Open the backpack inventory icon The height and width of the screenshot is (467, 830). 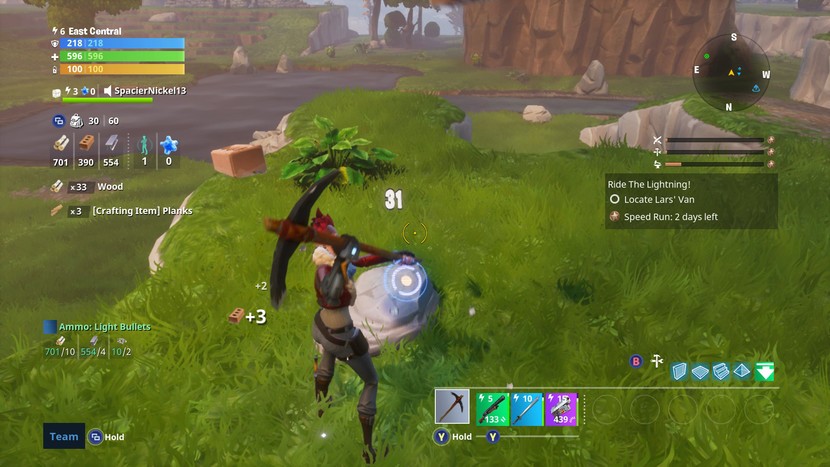tap(76, 120)
